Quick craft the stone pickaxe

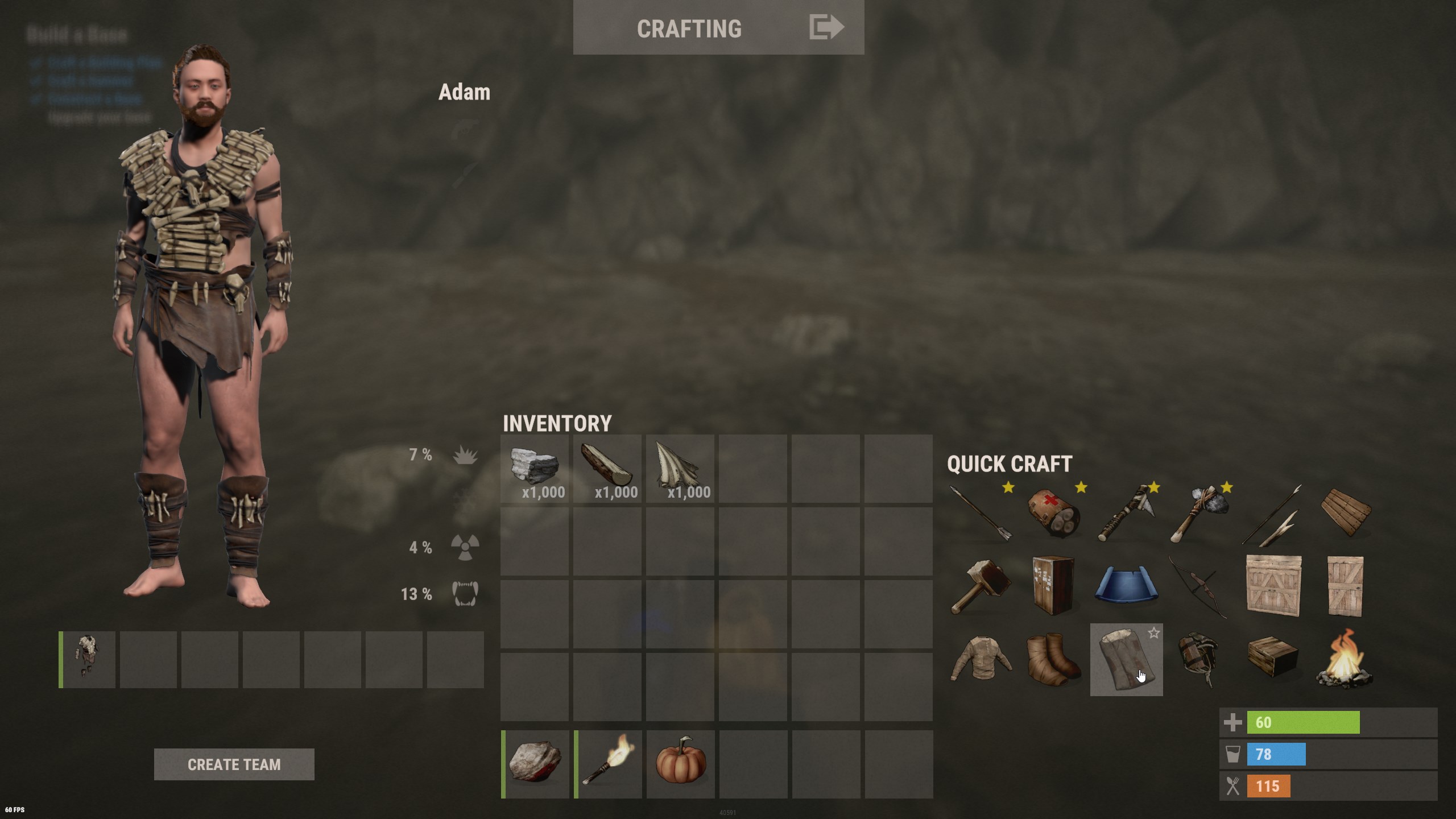[x=1199, y=514]
